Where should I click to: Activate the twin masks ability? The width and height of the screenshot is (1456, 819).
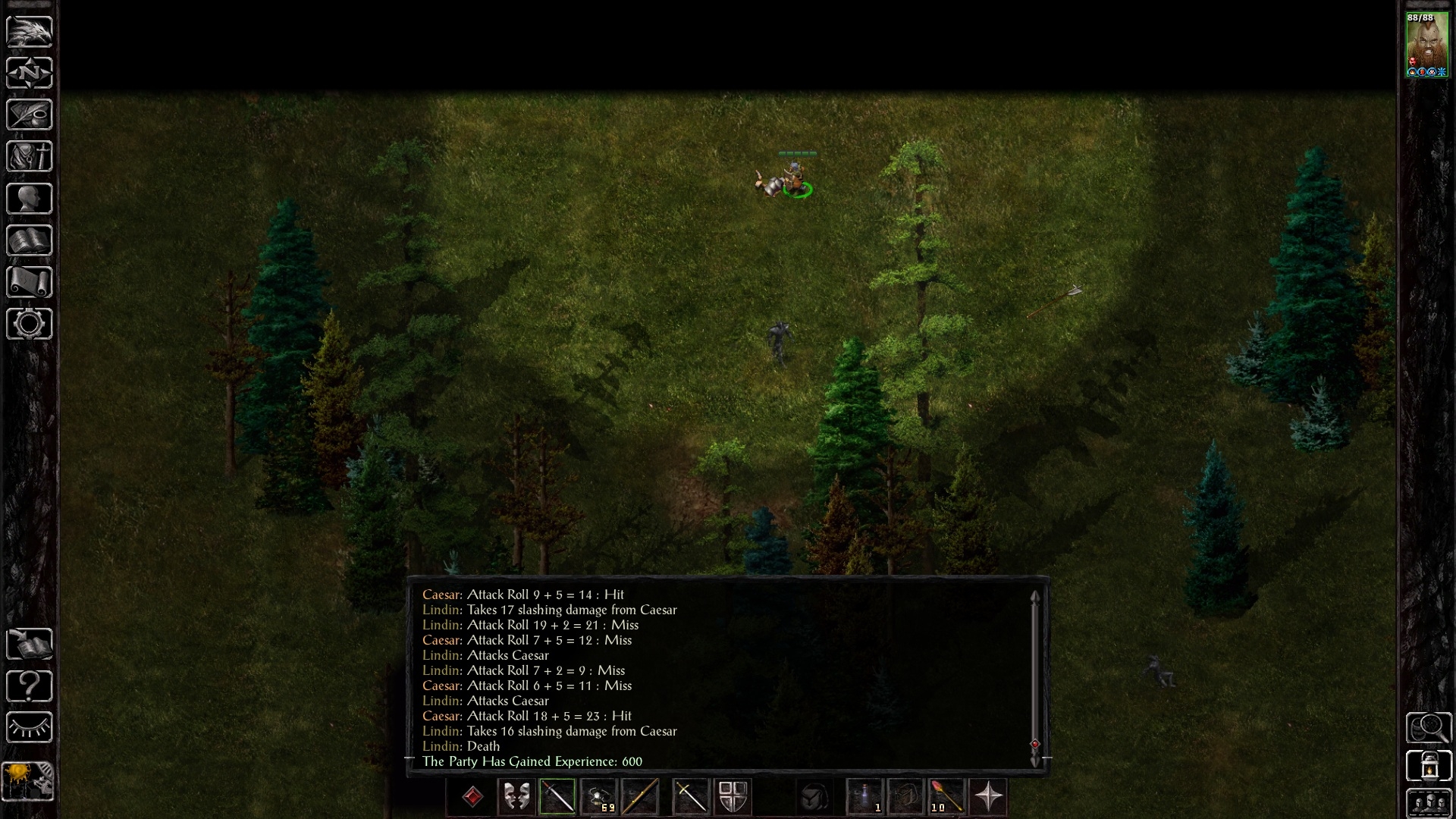(516, 797)
